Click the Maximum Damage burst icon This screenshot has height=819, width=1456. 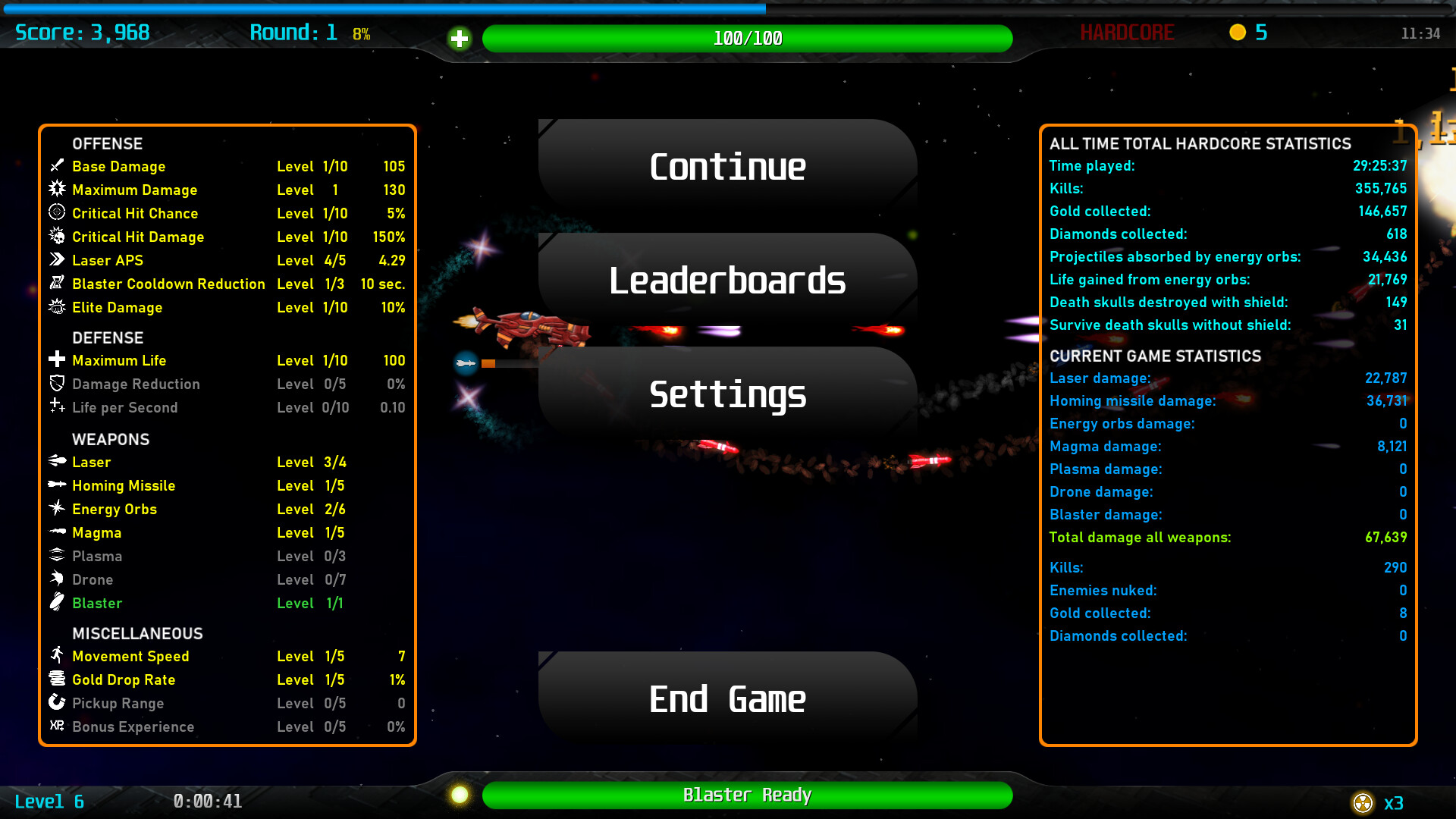point(57,190)
